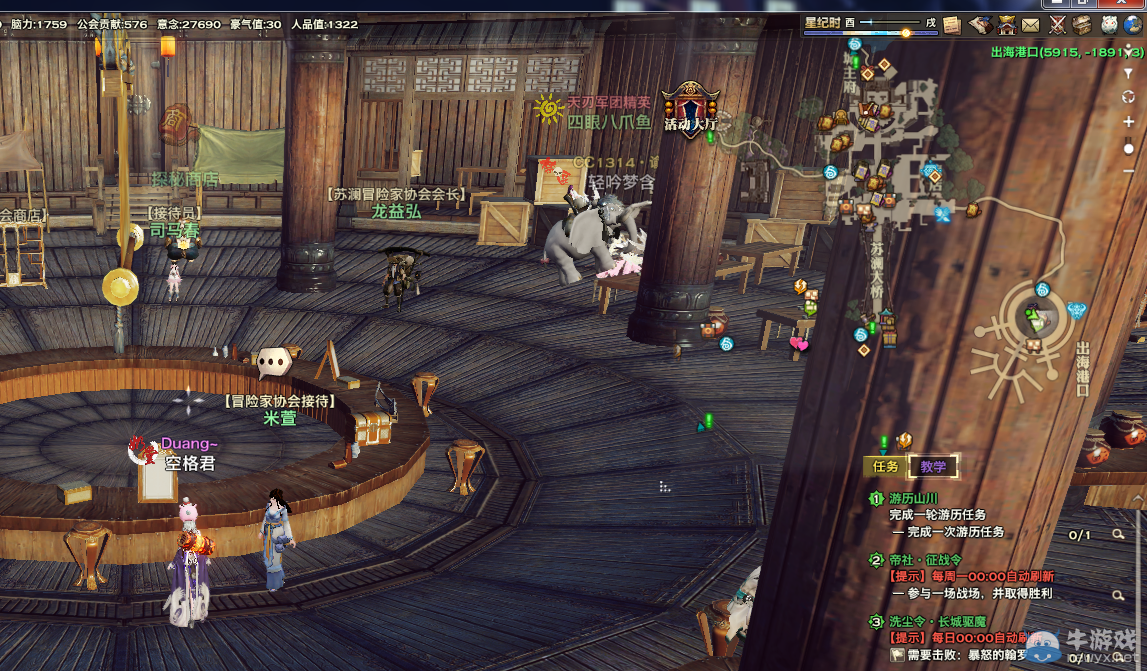1147x671 pixels.
Task: Click the speech bubble above 米萱
Action: [x=274, y=362]
